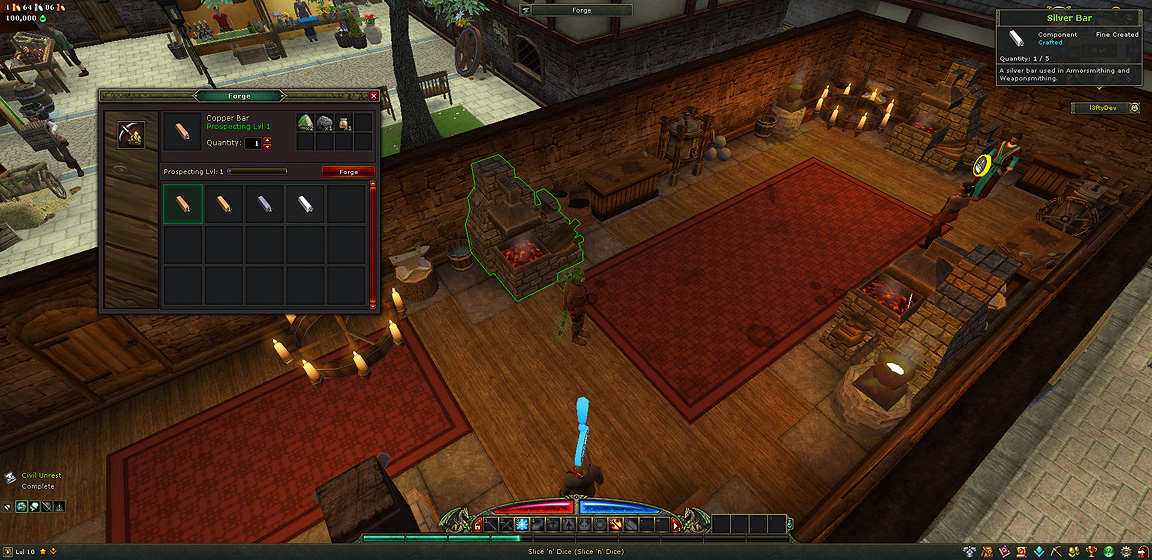This screenshot has height=560, width=1152.
Task: Close the Forge window
Action: click(x=374, y=96)
